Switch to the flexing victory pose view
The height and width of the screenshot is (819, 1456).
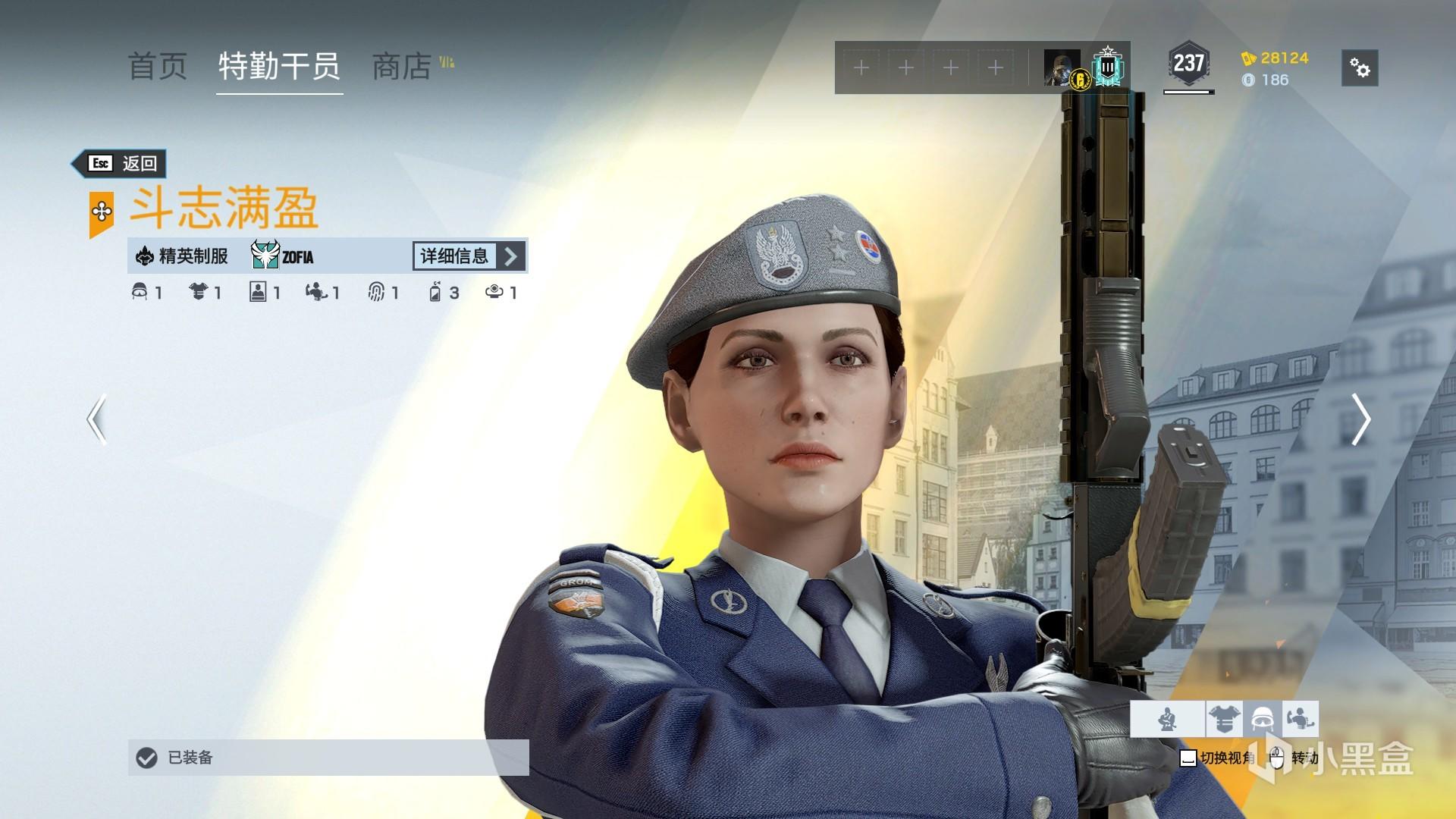[1301, 718]
